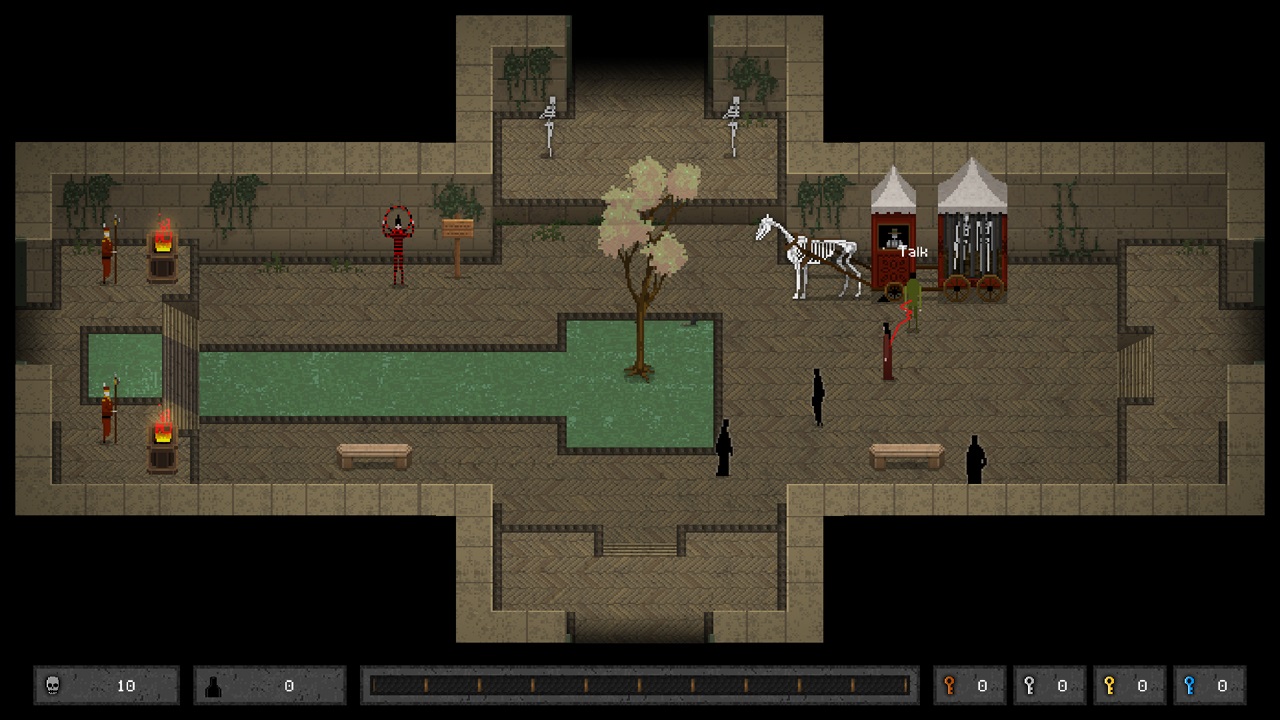Select the bench on the right side
Screen dimensions: 1280x720
click(906, 456)
